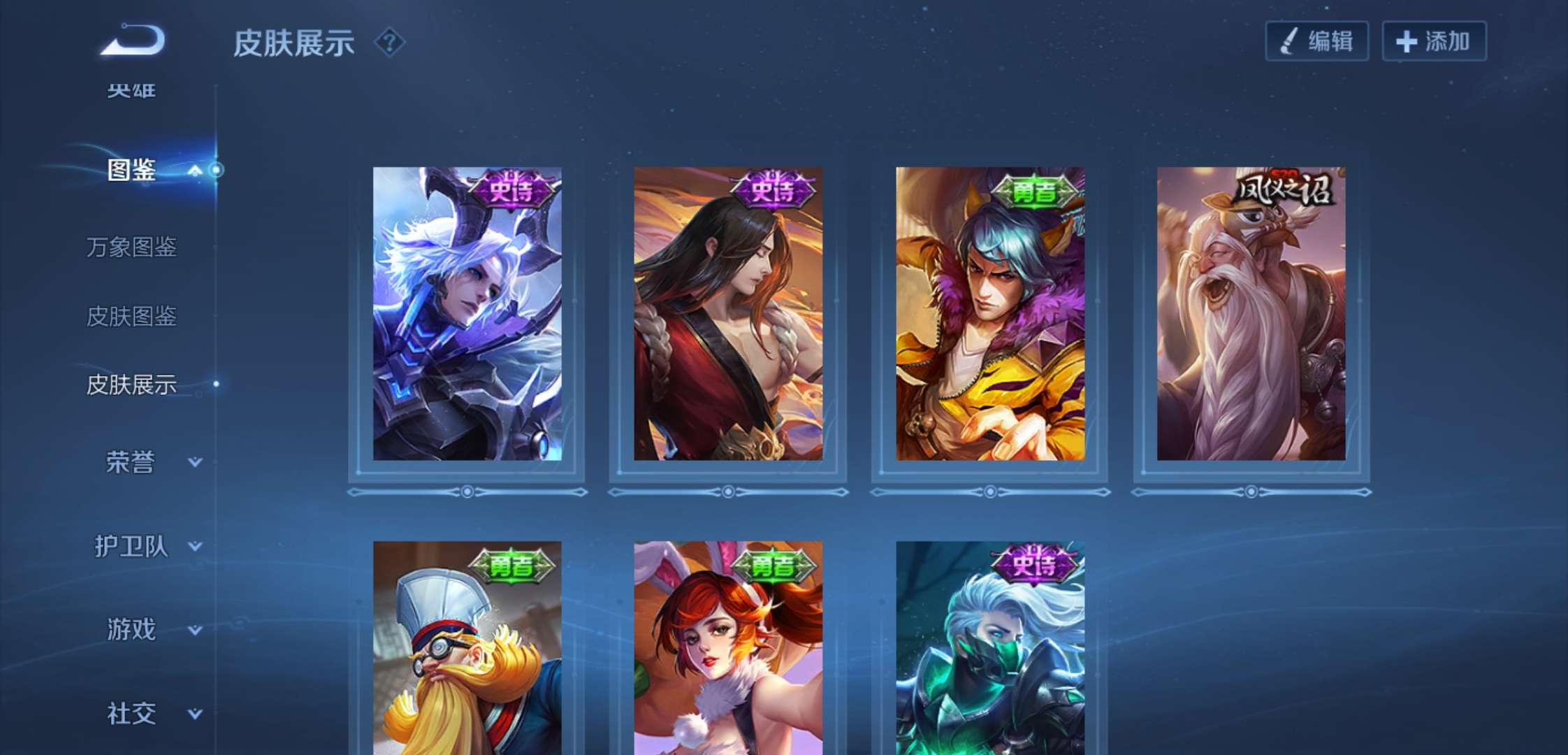Open 皮肤图鉴 in the sidebar
The width and height of the screenshot is (1568, 755).
click(x=131, y=316)
